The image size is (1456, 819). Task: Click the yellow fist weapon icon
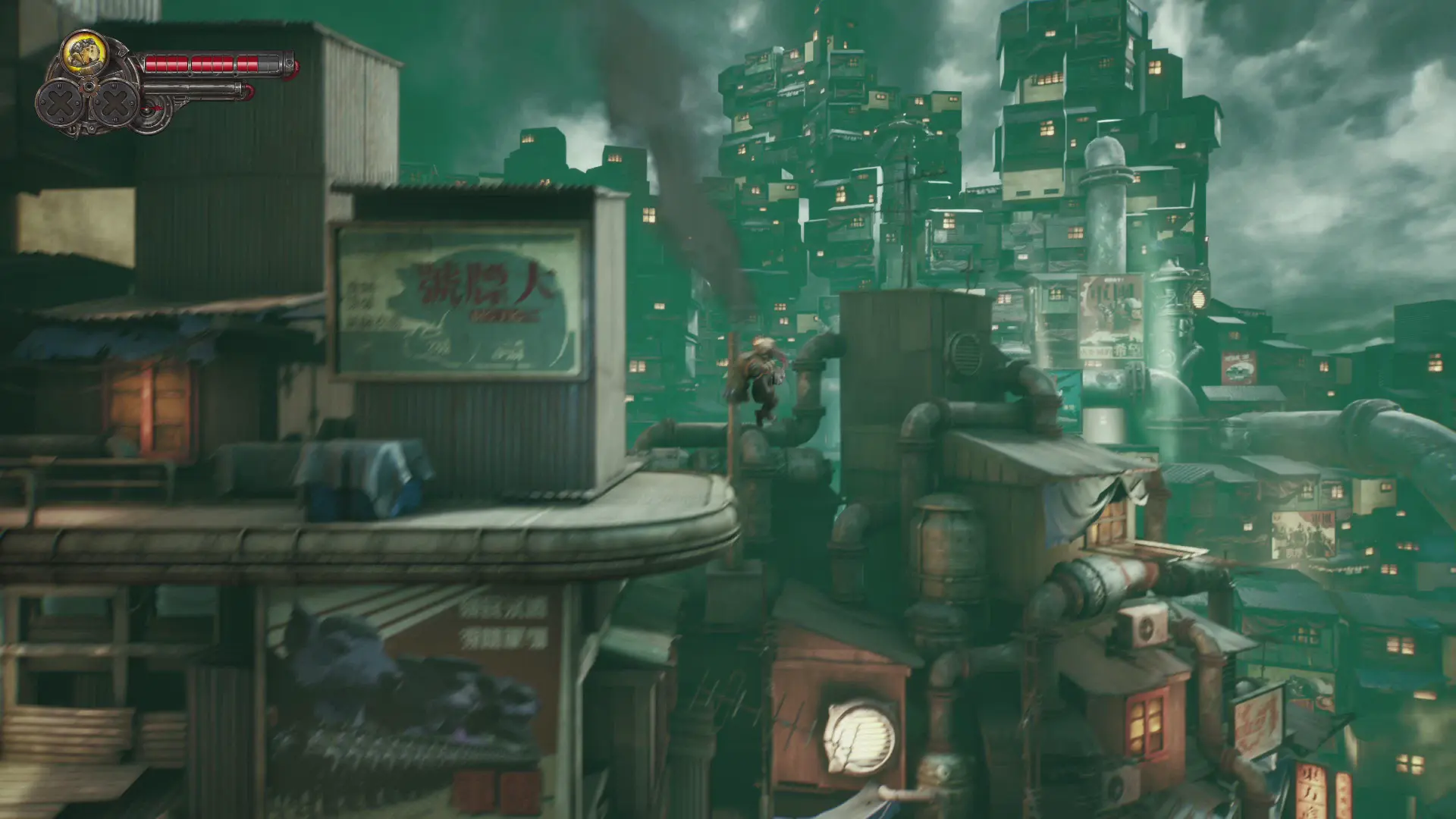tap(84, 52)
